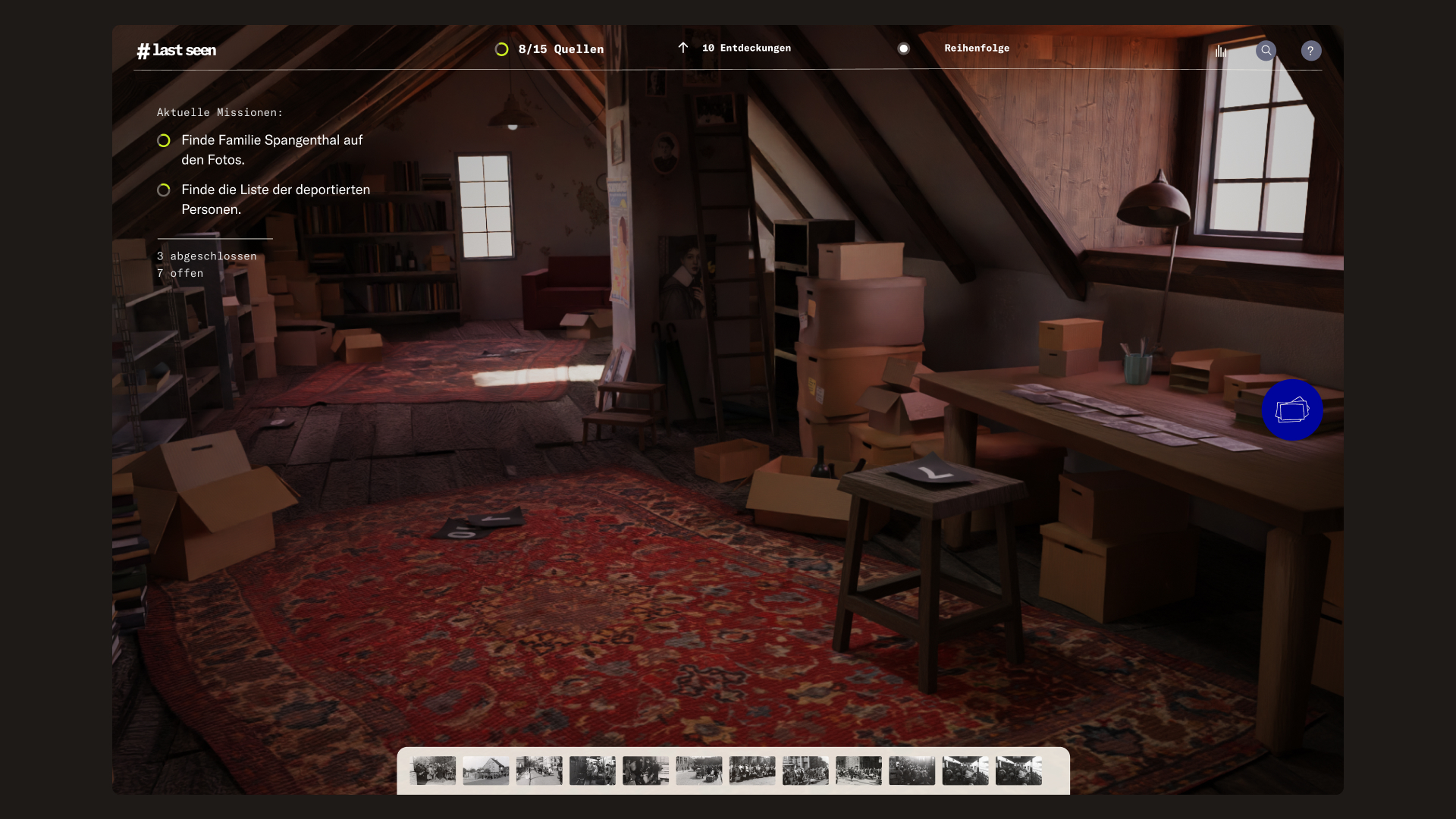
Task: Toggle the deportierten Personen mission circle
Action: [164, 190]
